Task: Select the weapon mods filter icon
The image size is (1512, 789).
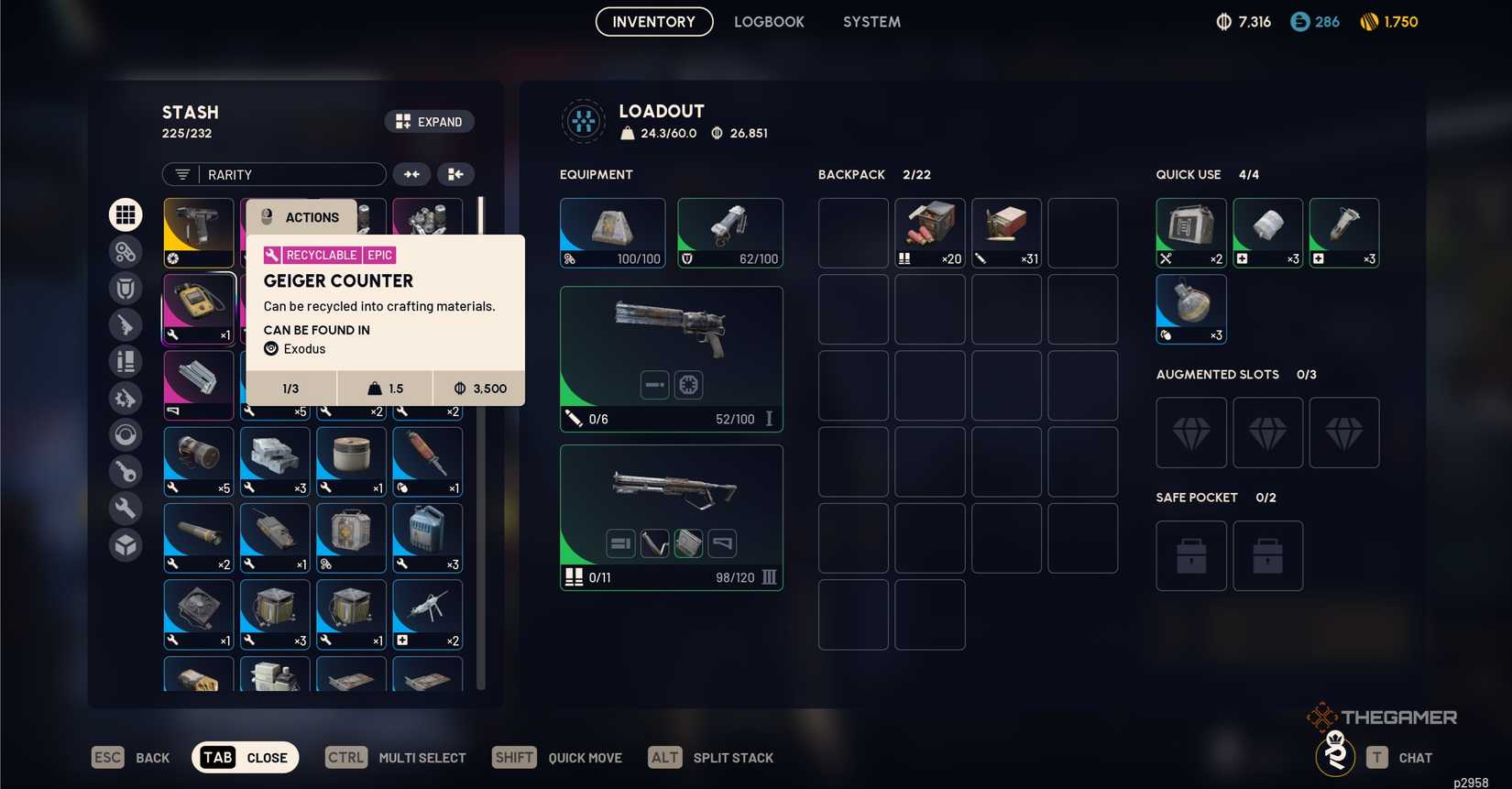Action: [126, 398]
